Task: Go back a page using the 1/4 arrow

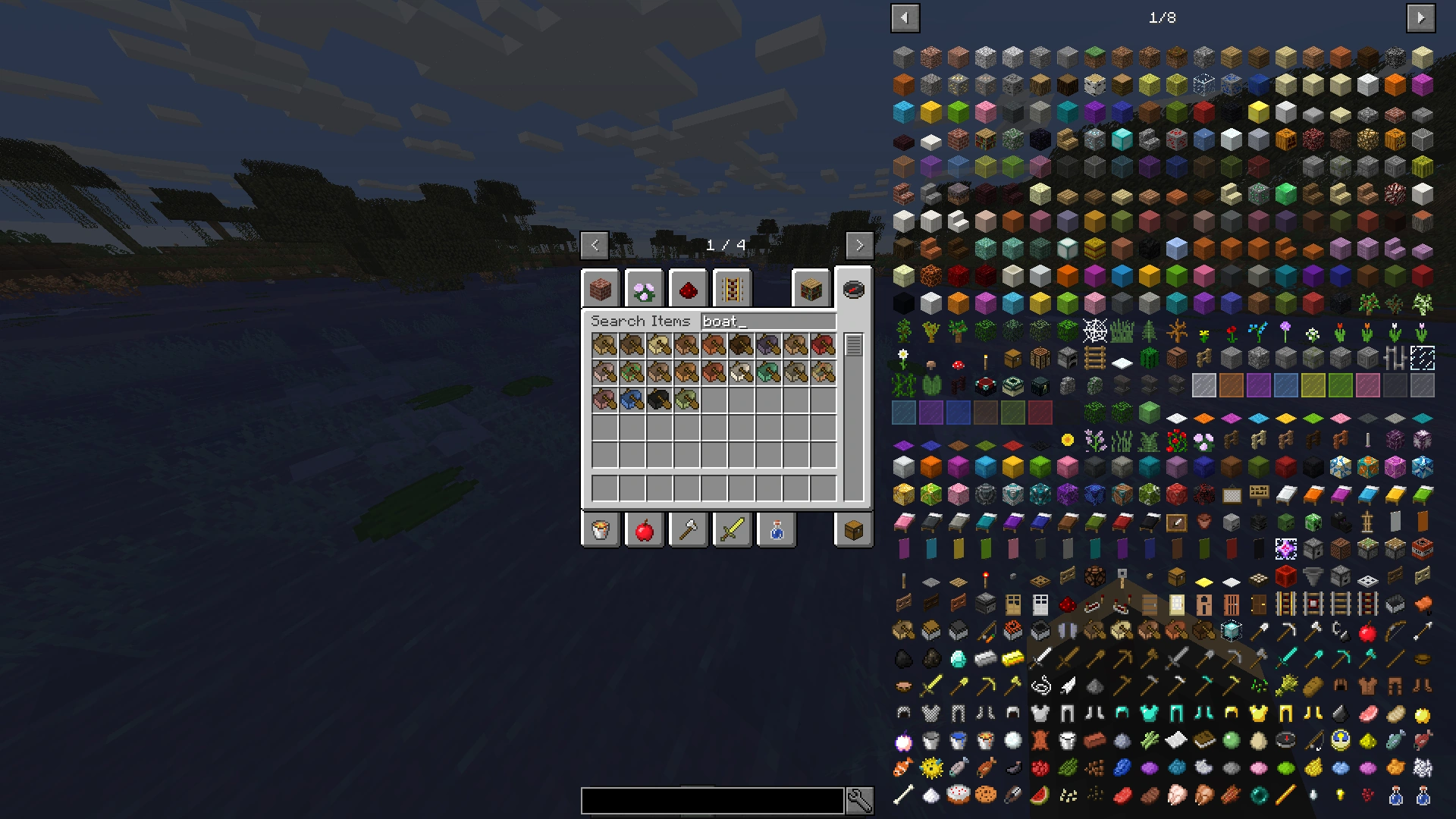Action: pos(595,245)
